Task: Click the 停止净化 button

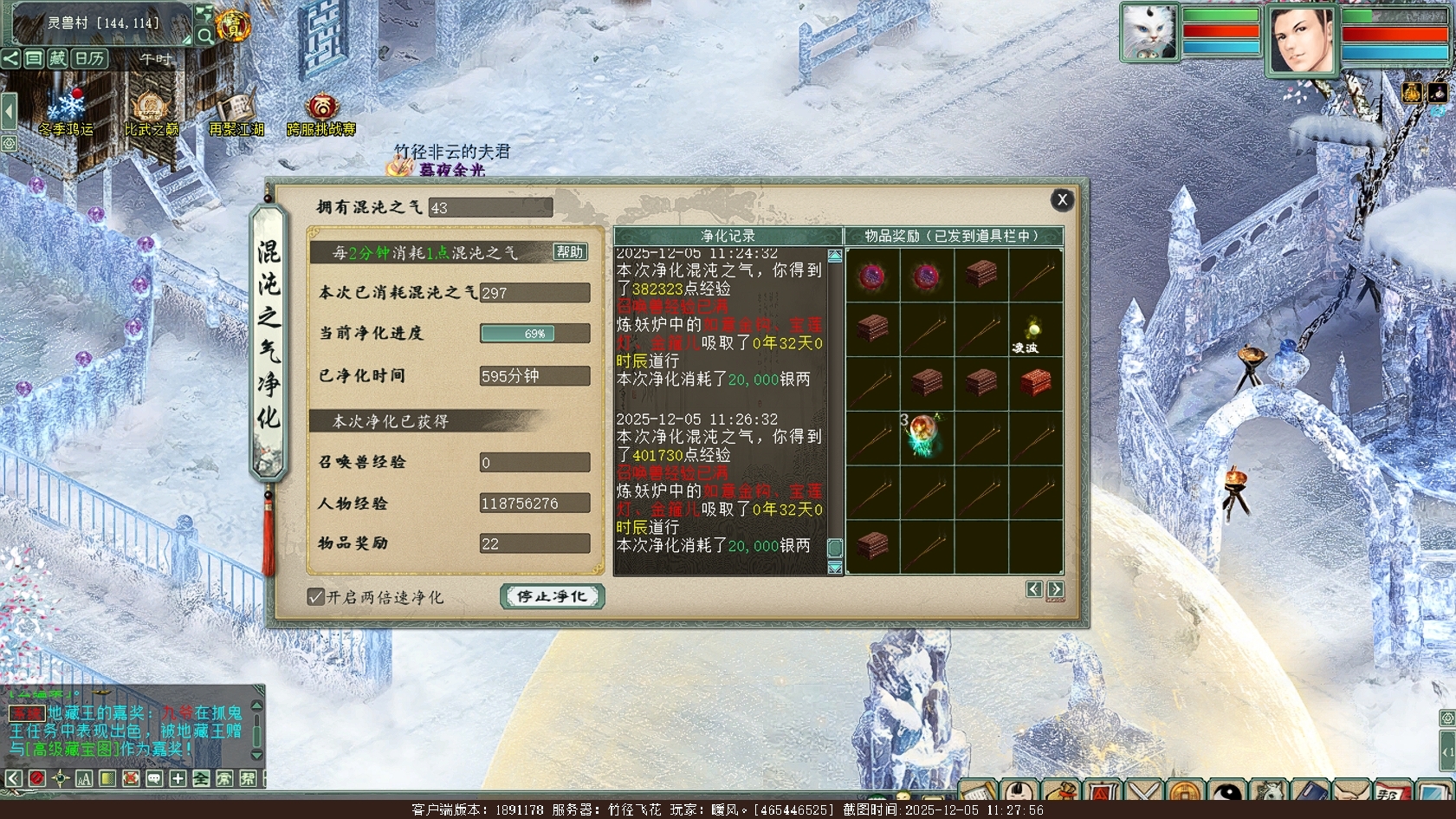Action: (552, 596)
